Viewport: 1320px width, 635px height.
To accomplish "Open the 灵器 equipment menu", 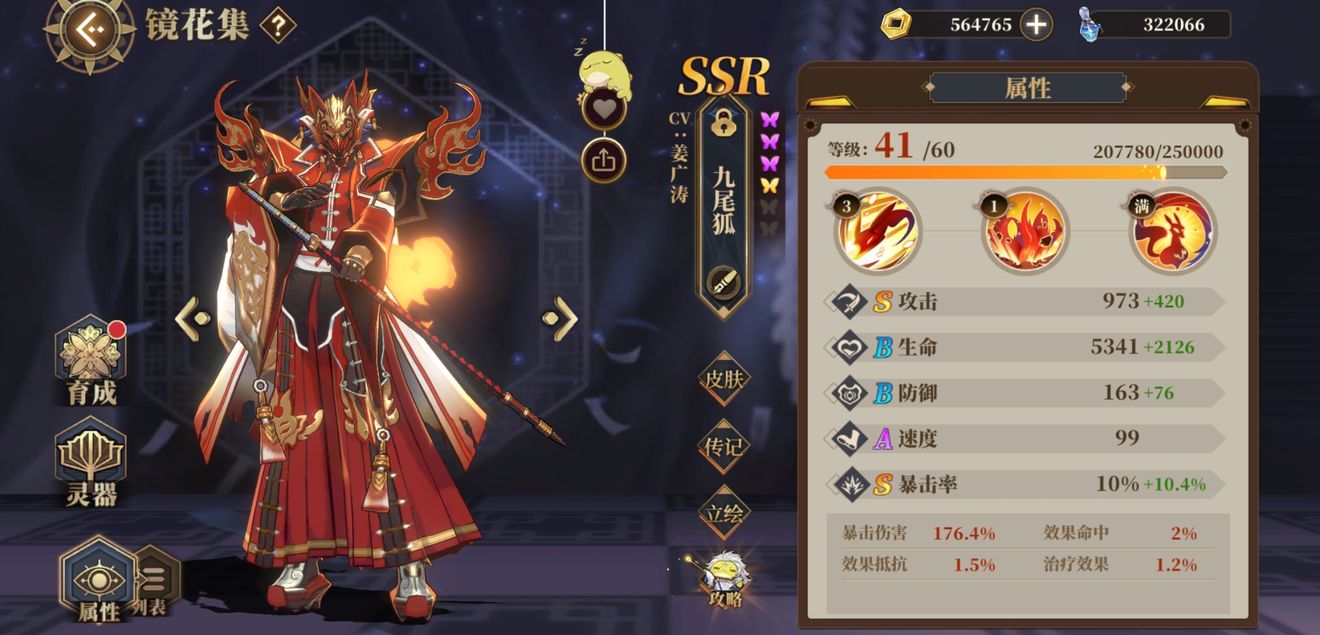I will [x=92, y=462].
